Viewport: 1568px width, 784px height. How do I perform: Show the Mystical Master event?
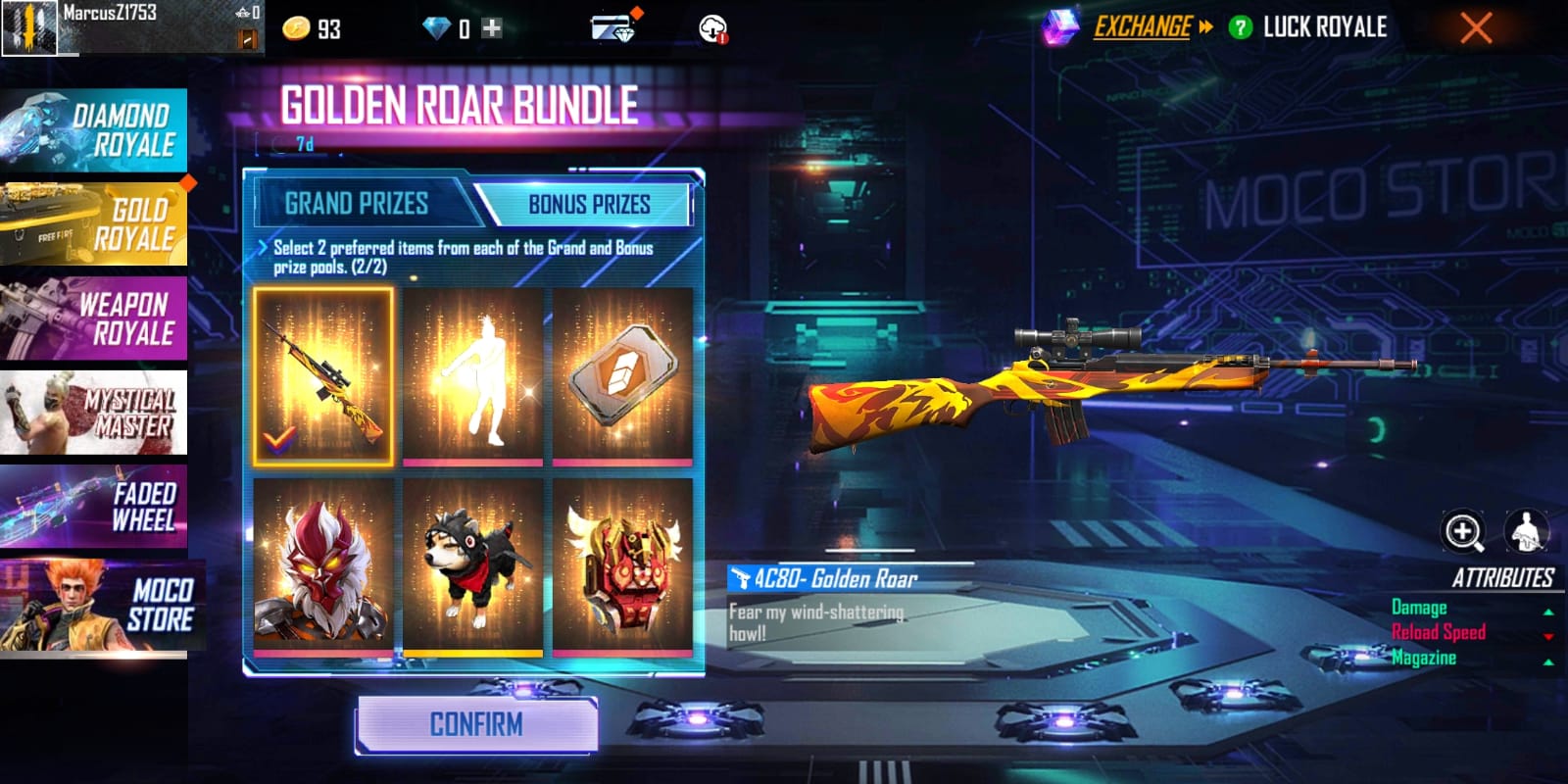click(94, 413)
